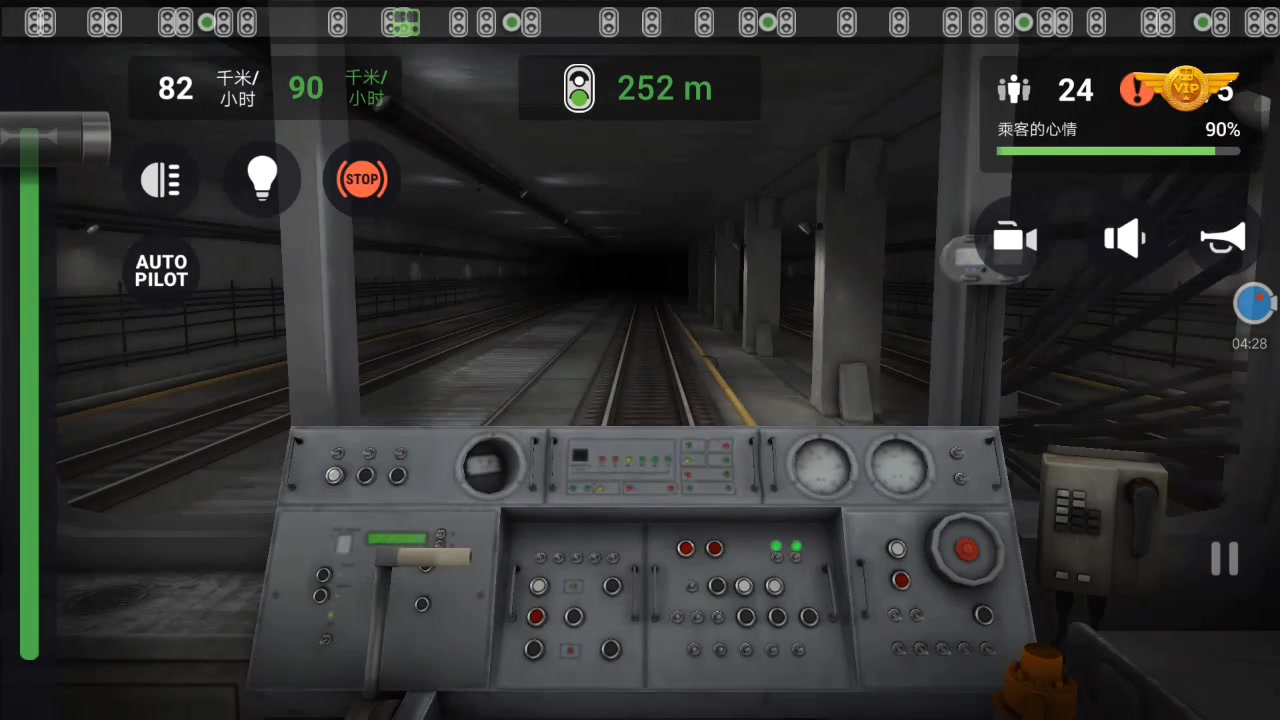Engage the orange STOP emergency brake
This screenshot has height=720, width=1280.
[x=361, y=179]
